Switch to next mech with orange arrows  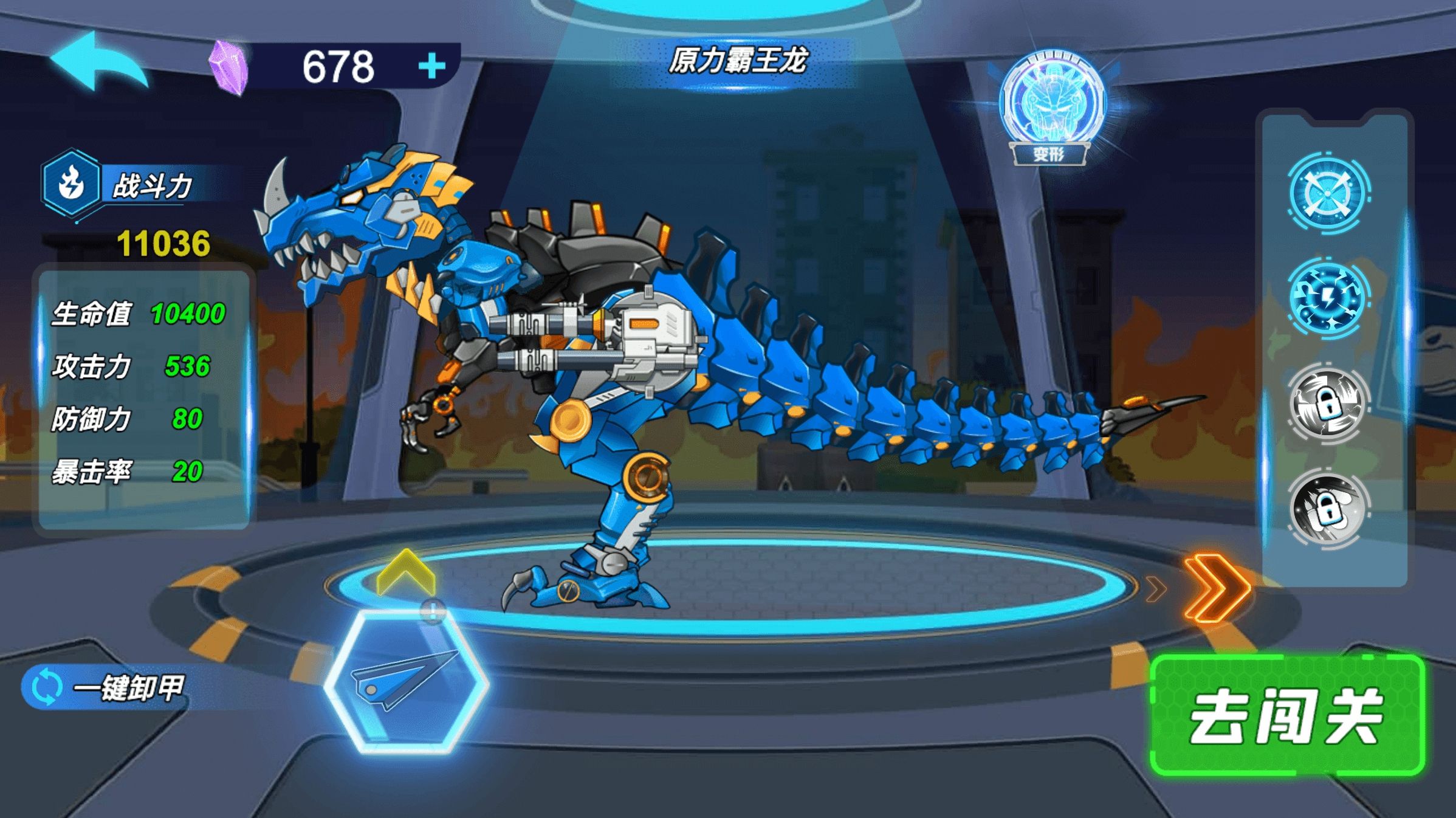click(x=1215, y=588)
